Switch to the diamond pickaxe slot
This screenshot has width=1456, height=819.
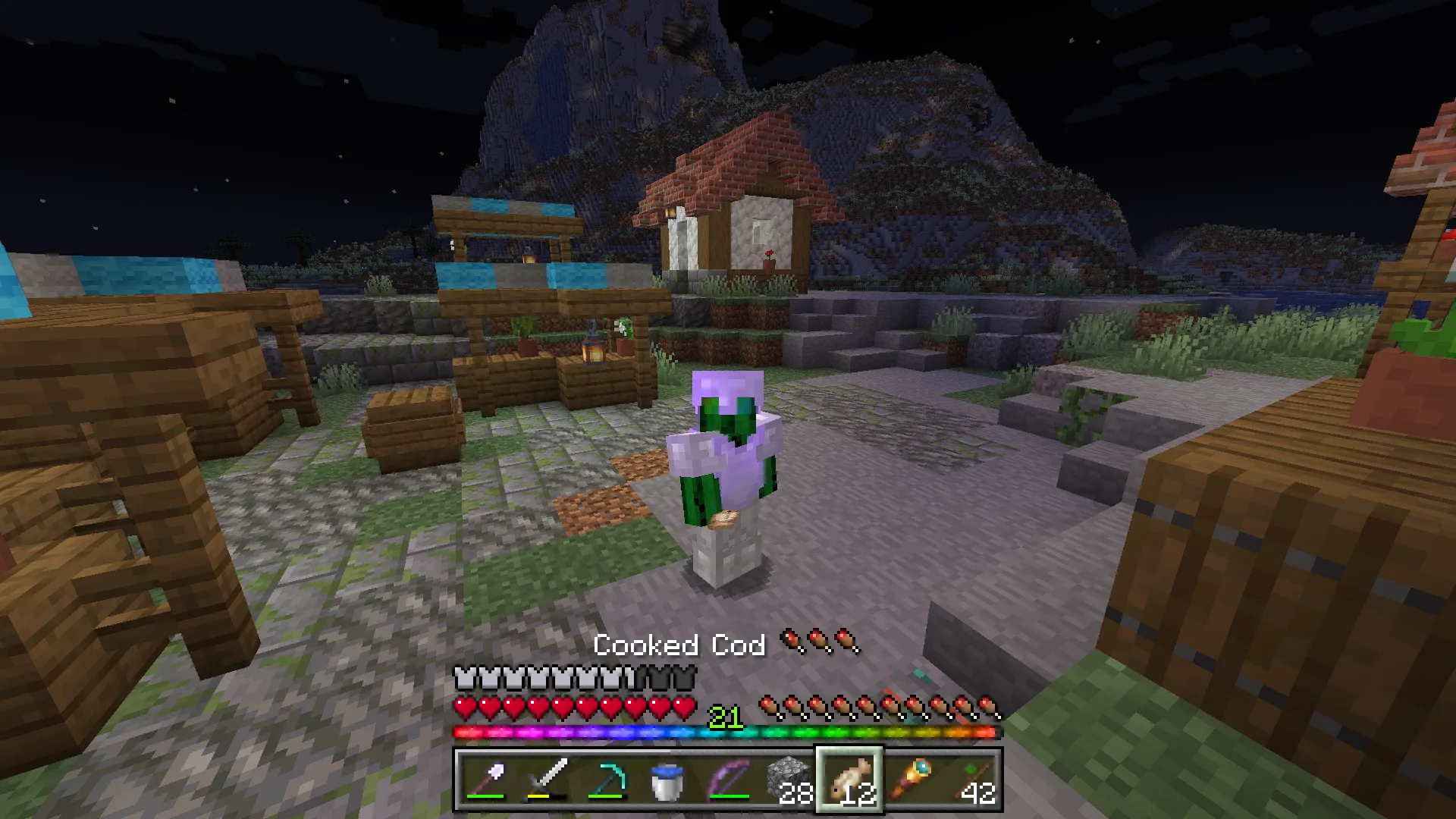coord(607,780)
